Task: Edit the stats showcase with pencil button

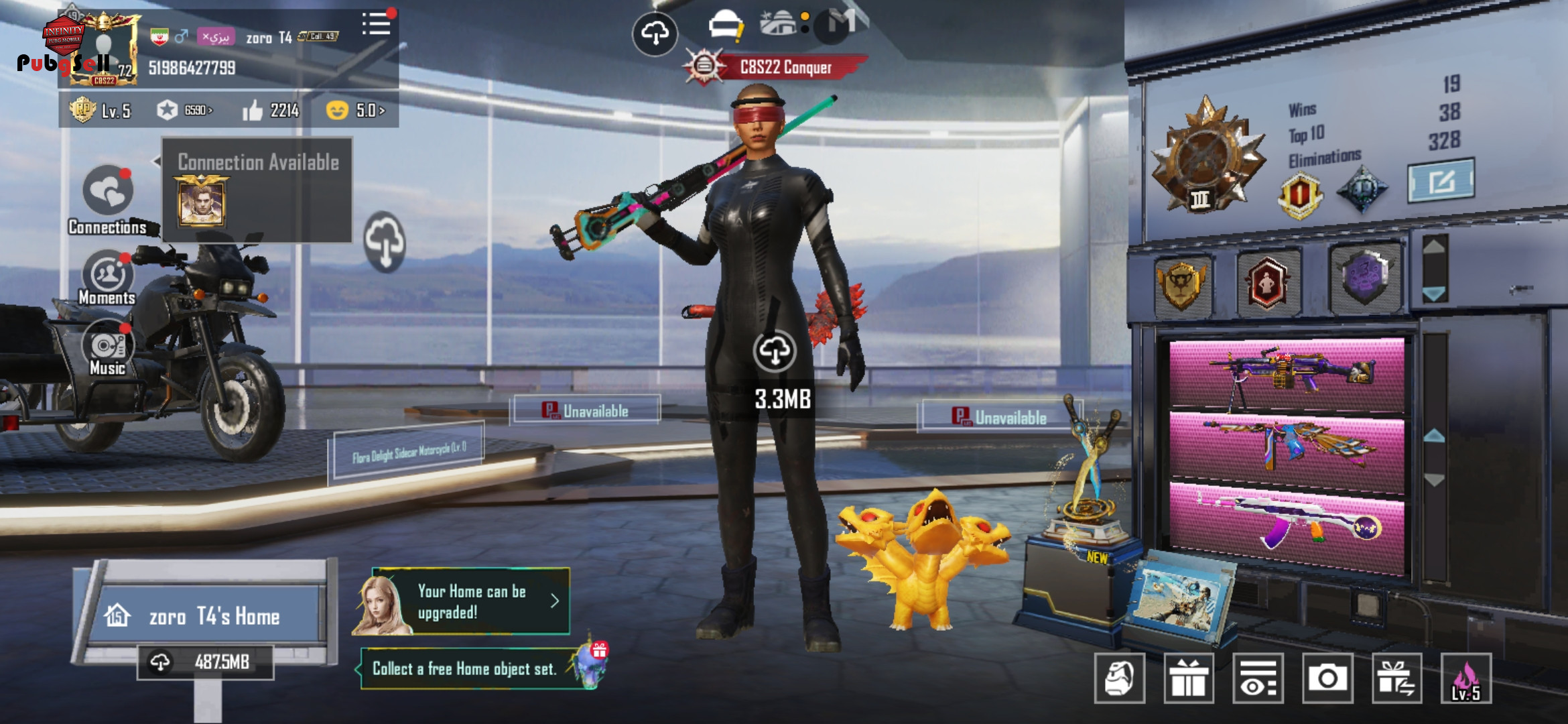Action: [x=1441, y=180]
